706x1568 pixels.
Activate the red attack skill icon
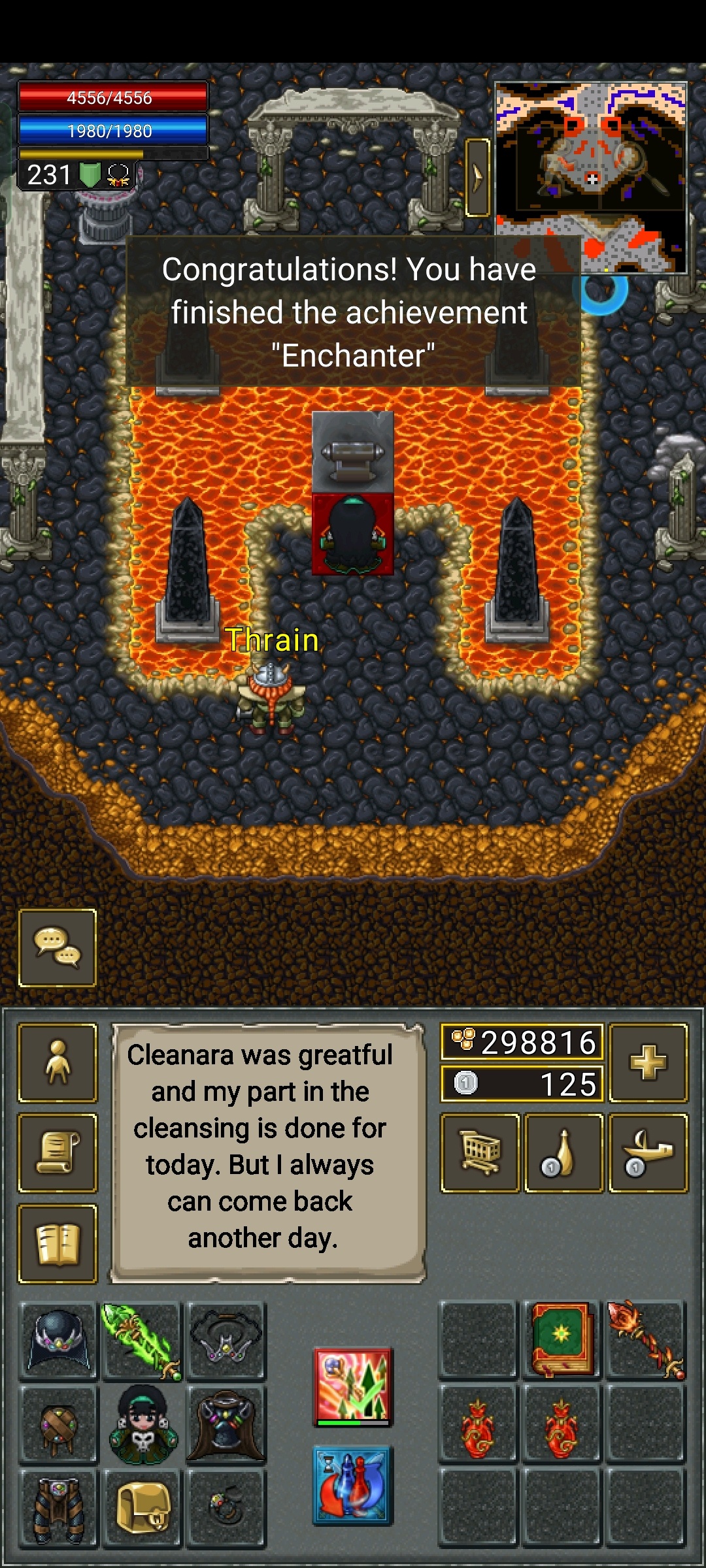[353, 1386]
